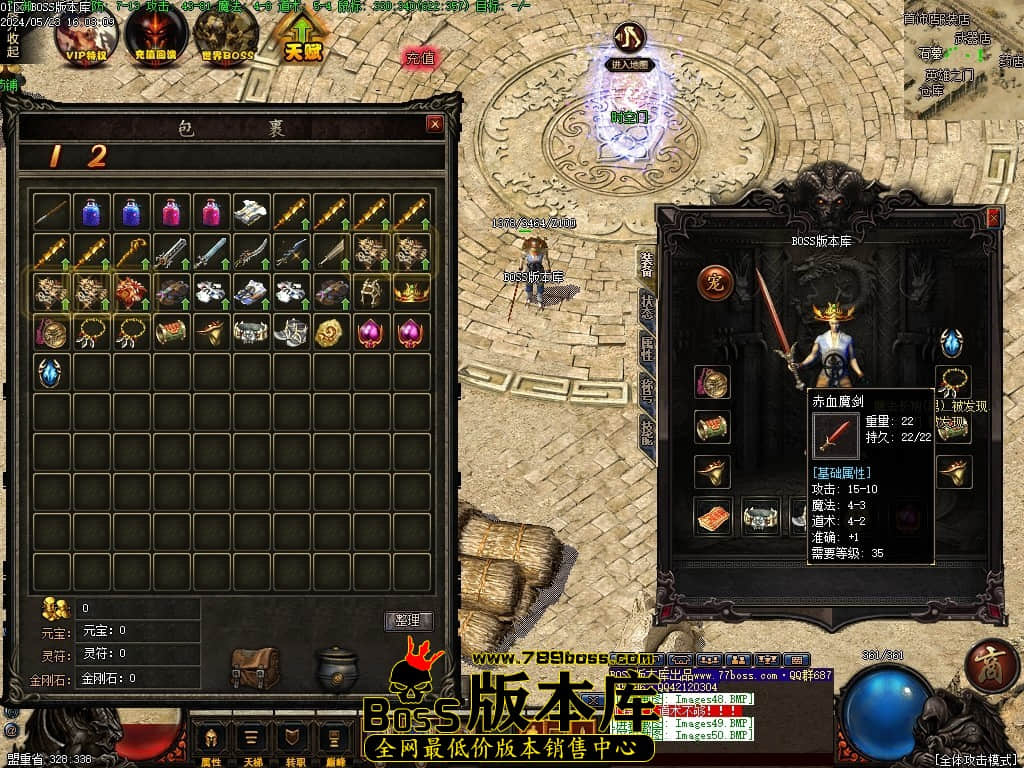
Task: Click the 进入地图 enter map icon
Action: click(629, 43)
